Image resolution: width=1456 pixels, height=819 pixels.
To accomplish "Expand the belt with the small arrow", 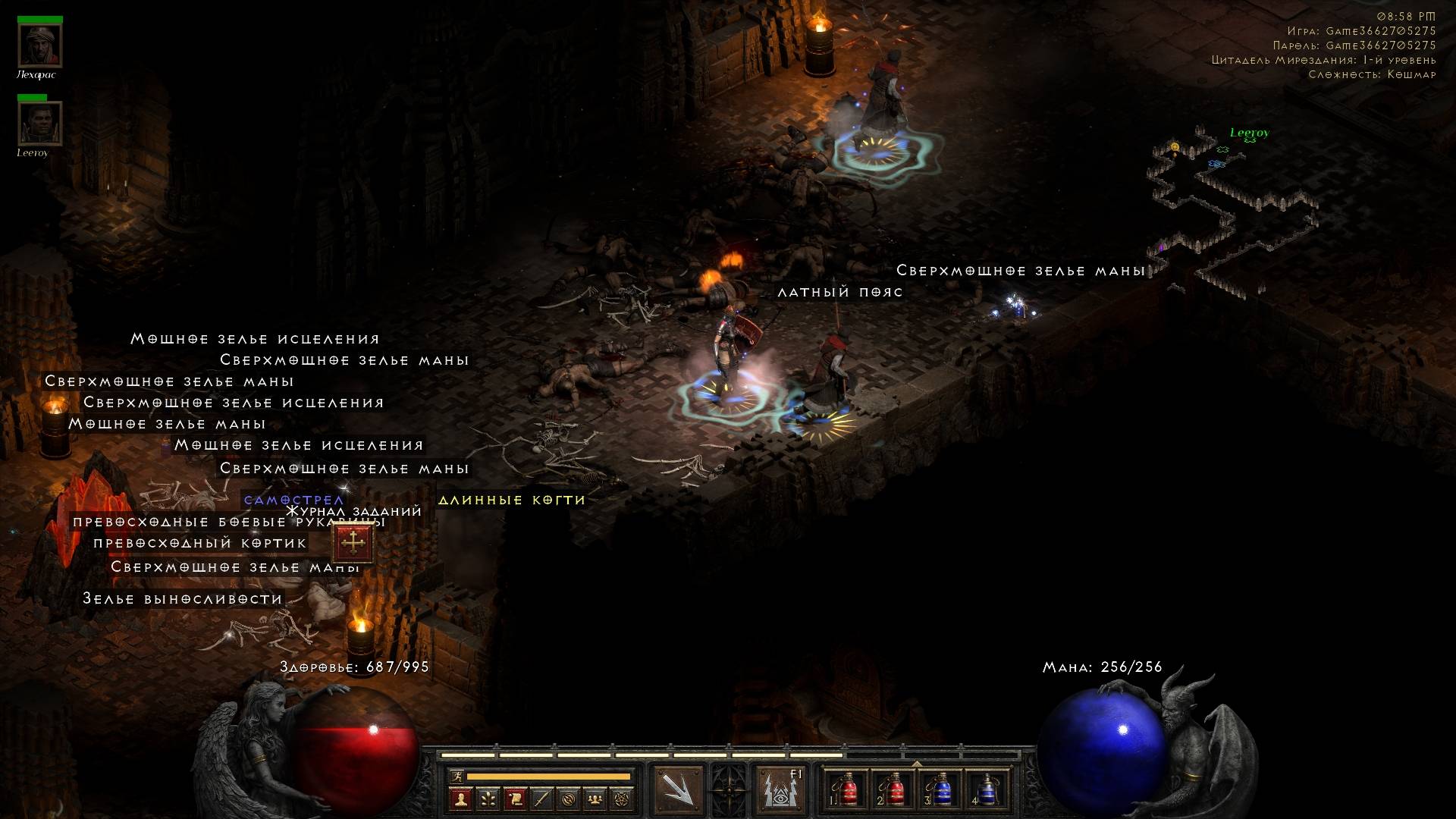I will [x=917, y=764].
